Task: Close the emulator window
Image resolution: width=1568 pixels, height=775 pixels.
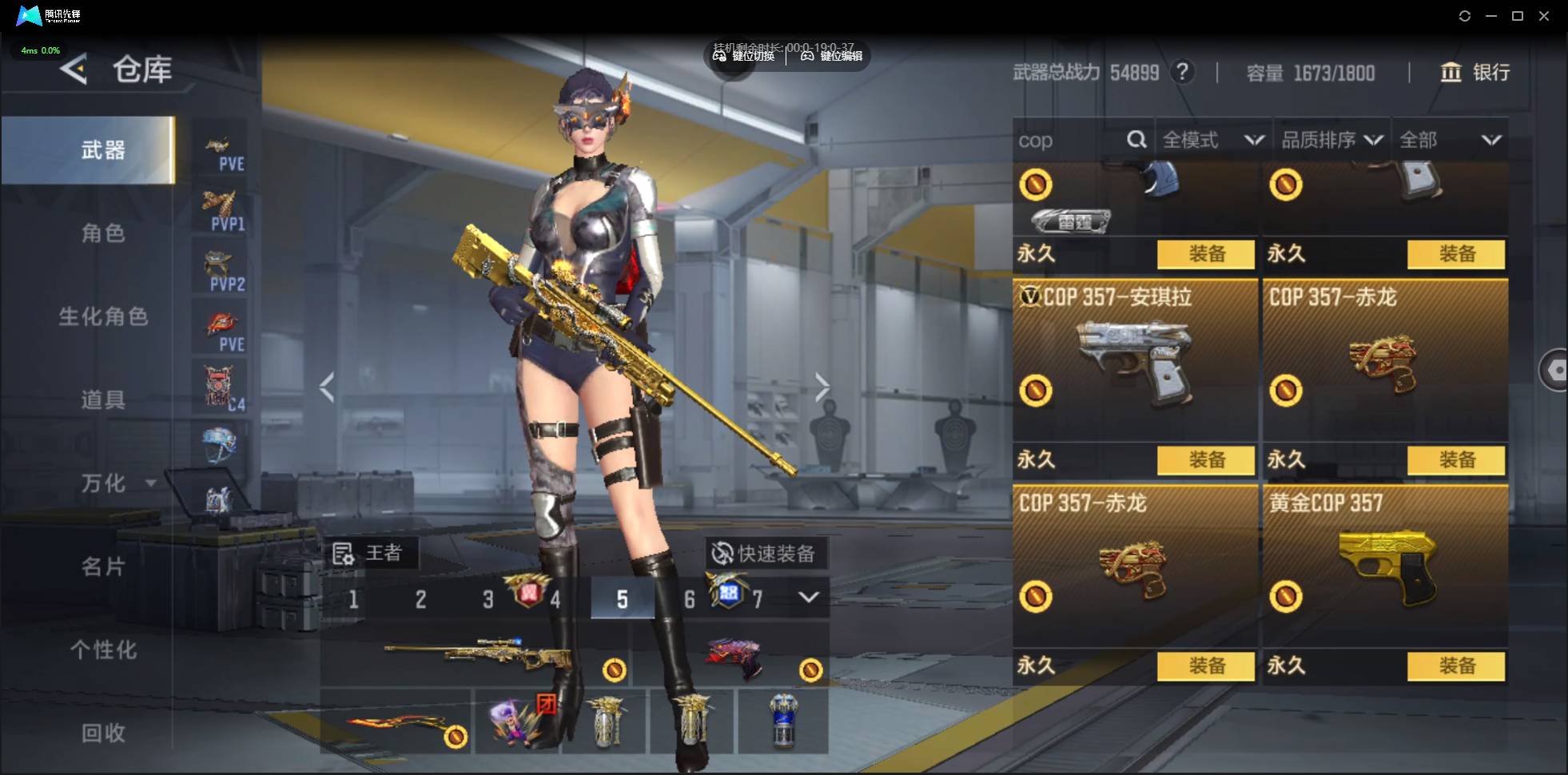Action: [1544, 16]
